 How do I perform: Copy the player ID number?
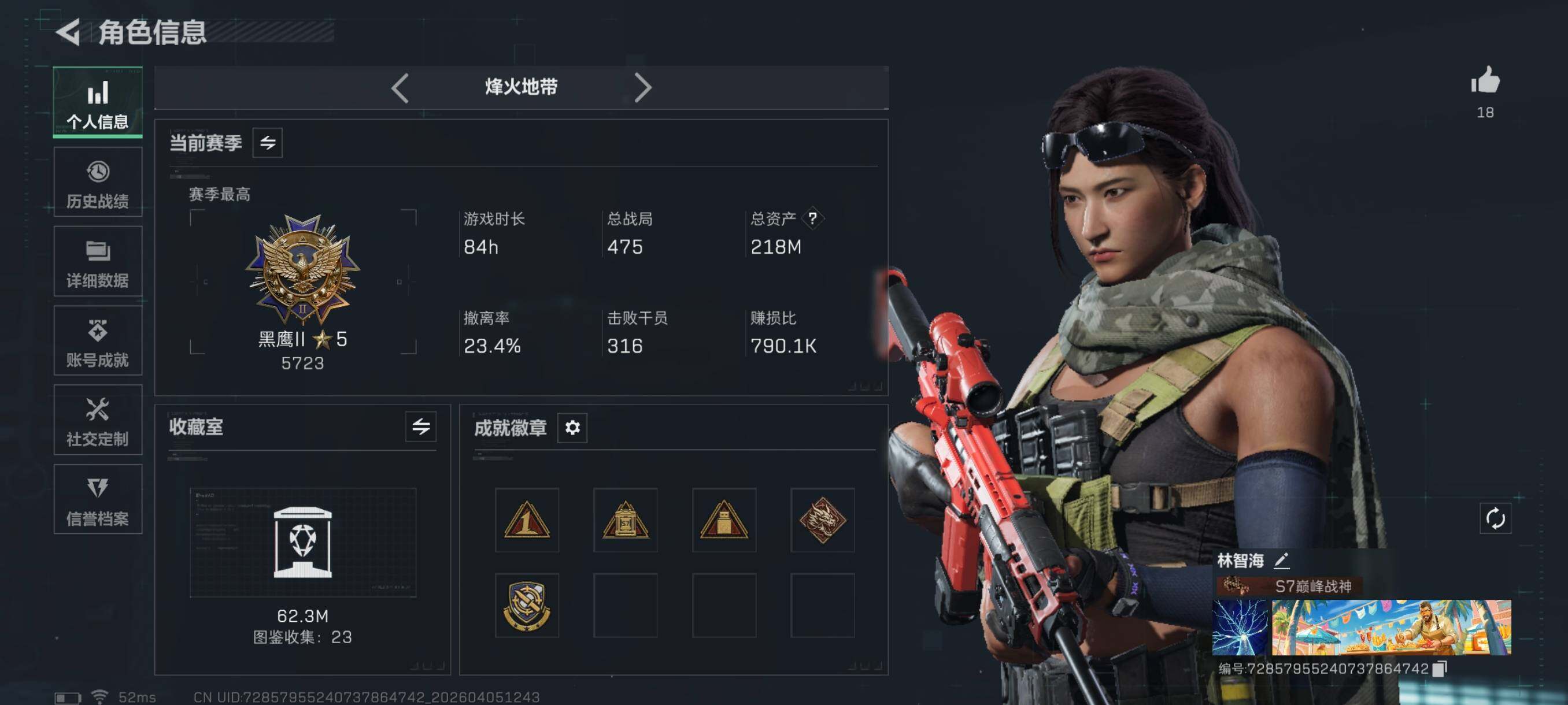tap(1440, 669)
